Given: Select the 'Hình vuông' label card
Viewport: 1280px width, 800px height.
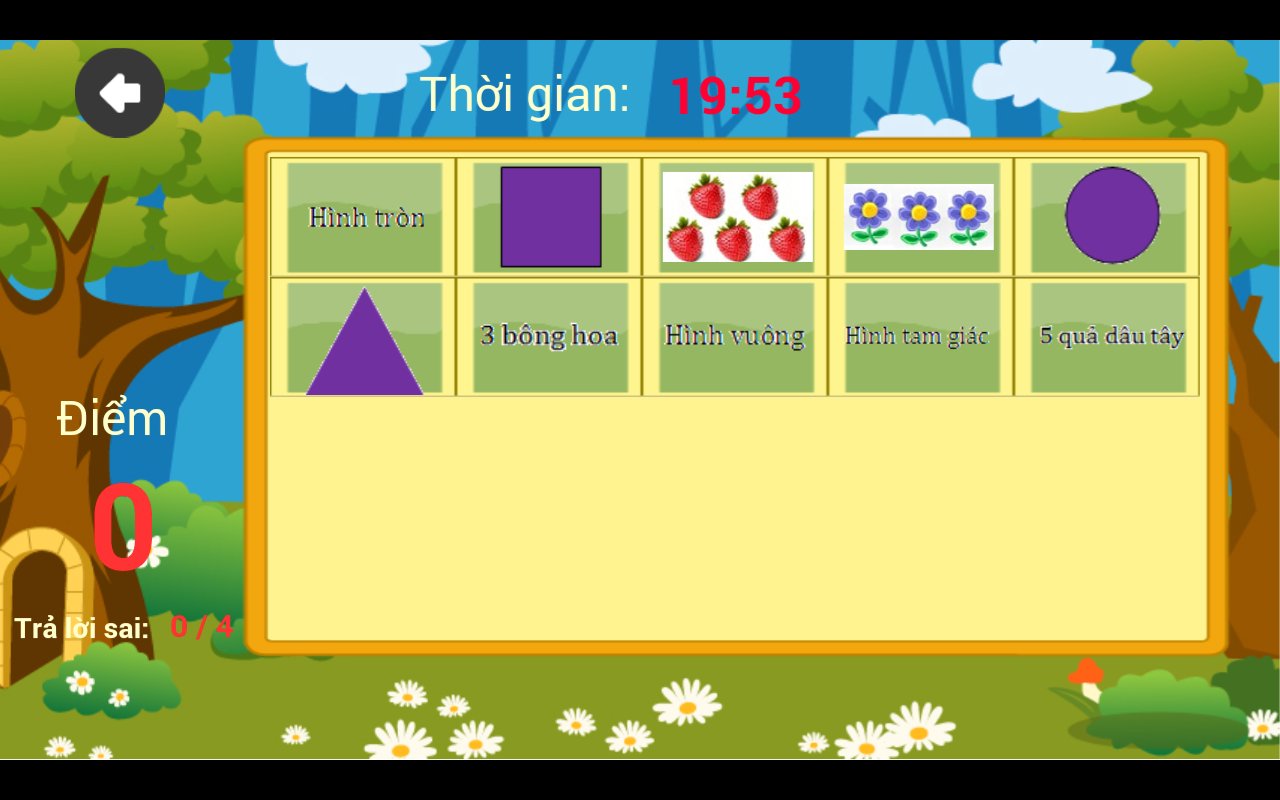Looking at the screenshot, I should 735,335.
